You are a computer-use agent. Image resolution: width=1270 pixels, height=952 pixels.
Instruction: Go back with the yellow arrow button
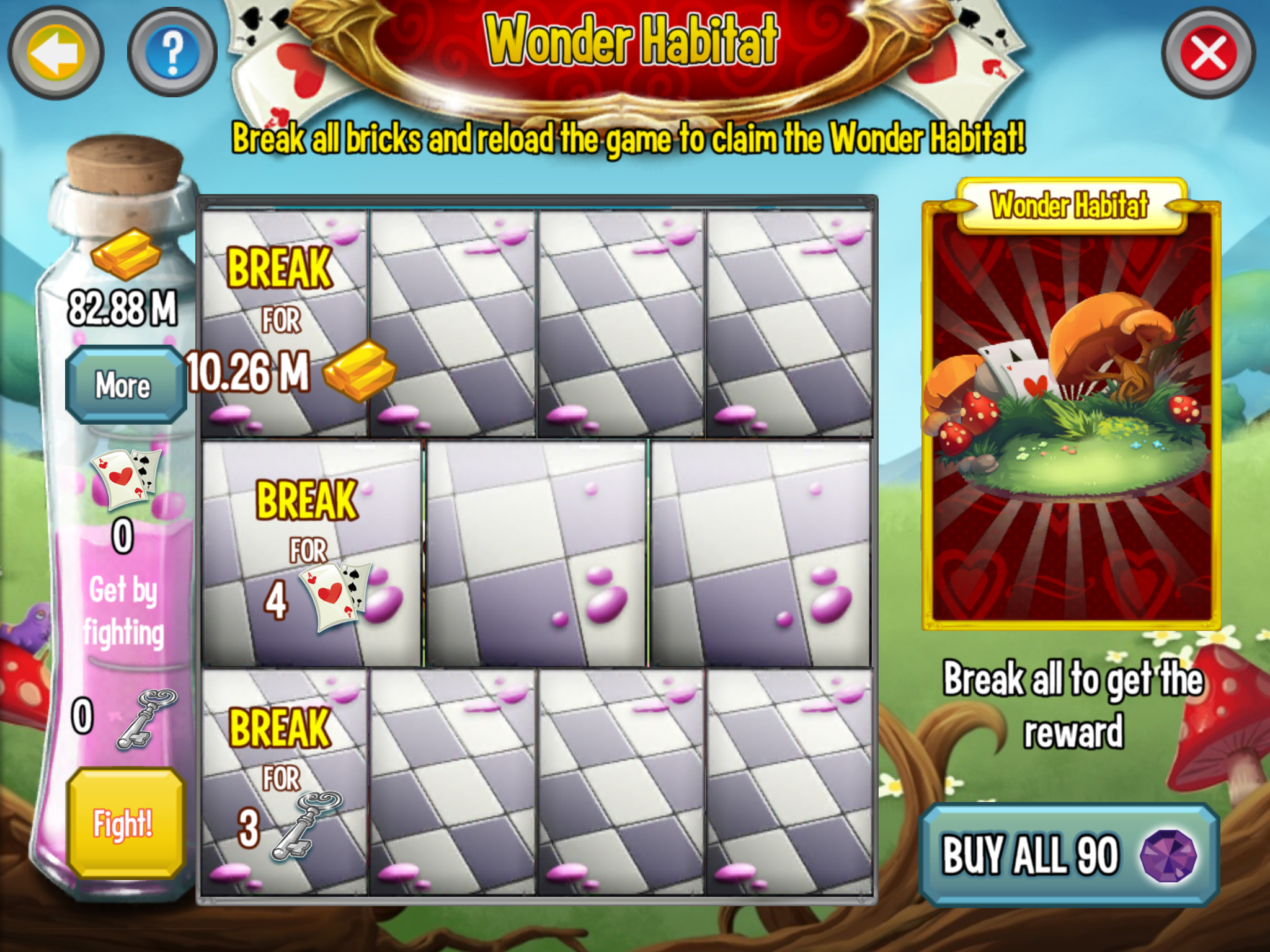[x=55, y=53]
